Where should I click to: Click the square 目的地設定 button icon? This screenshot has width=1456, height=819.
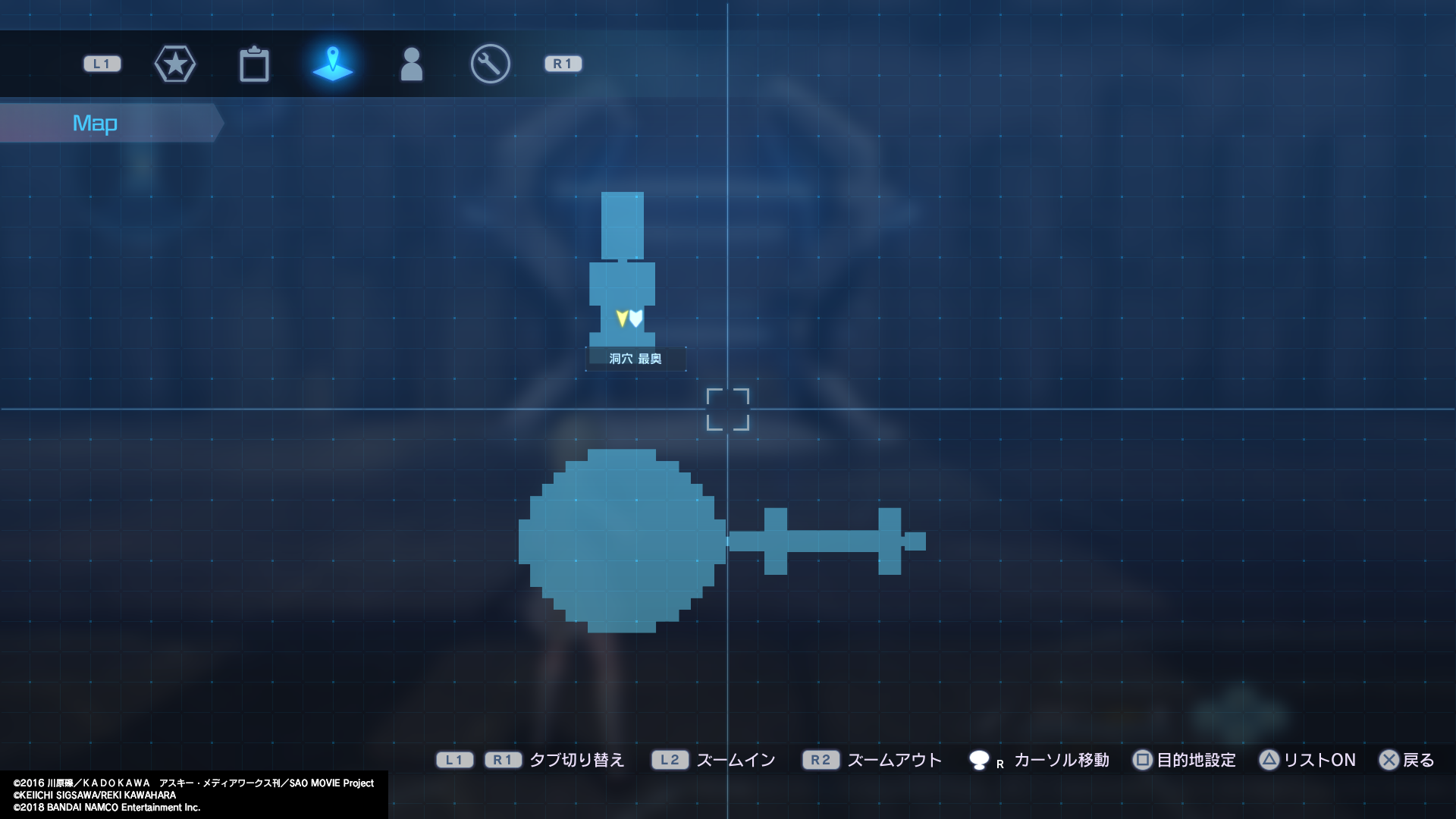pyautogui.click(x=1142, y=760)
